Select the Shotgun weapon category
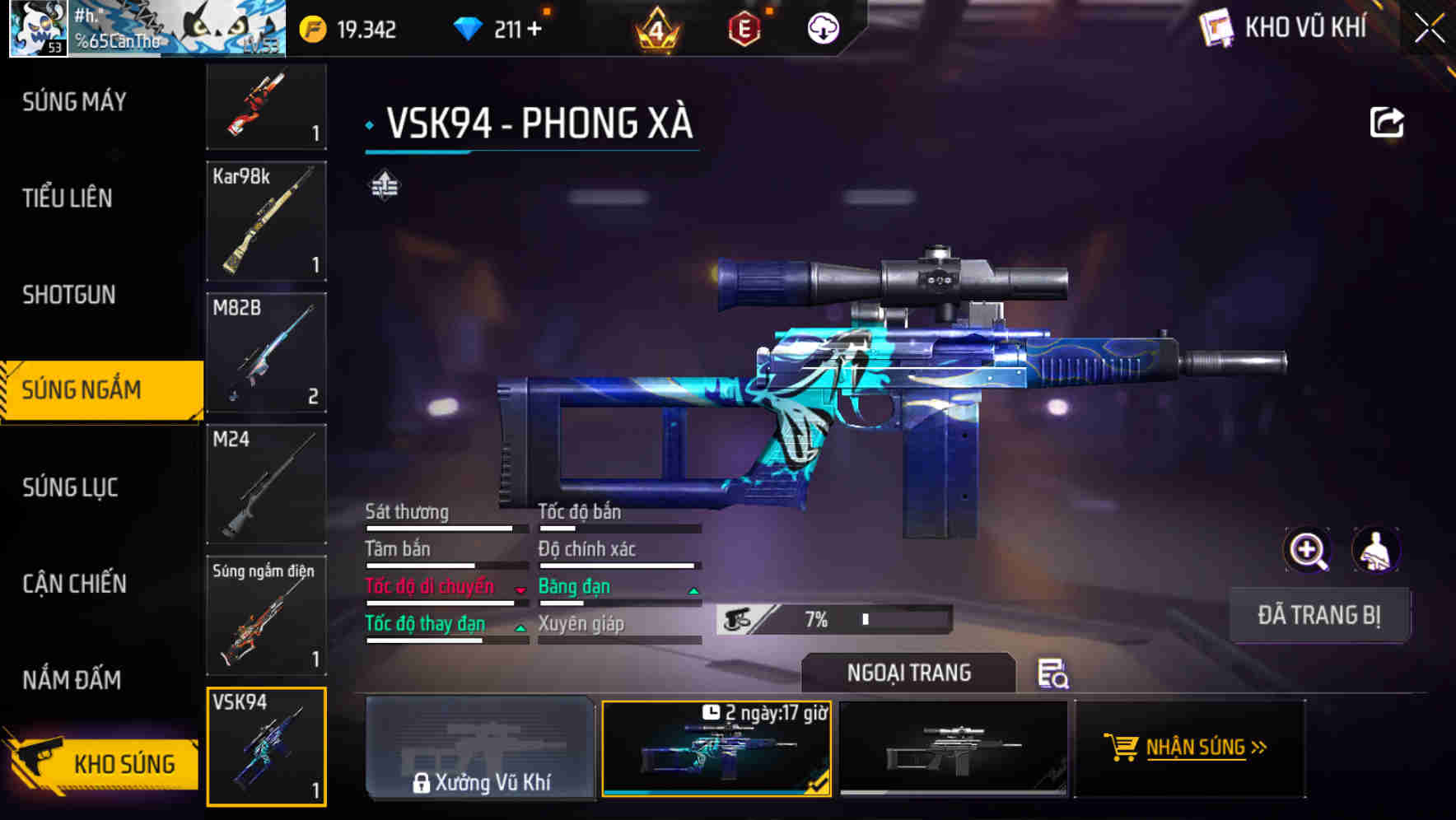The height and width of the screenshot is (820, 1456). tap(69, 295)
